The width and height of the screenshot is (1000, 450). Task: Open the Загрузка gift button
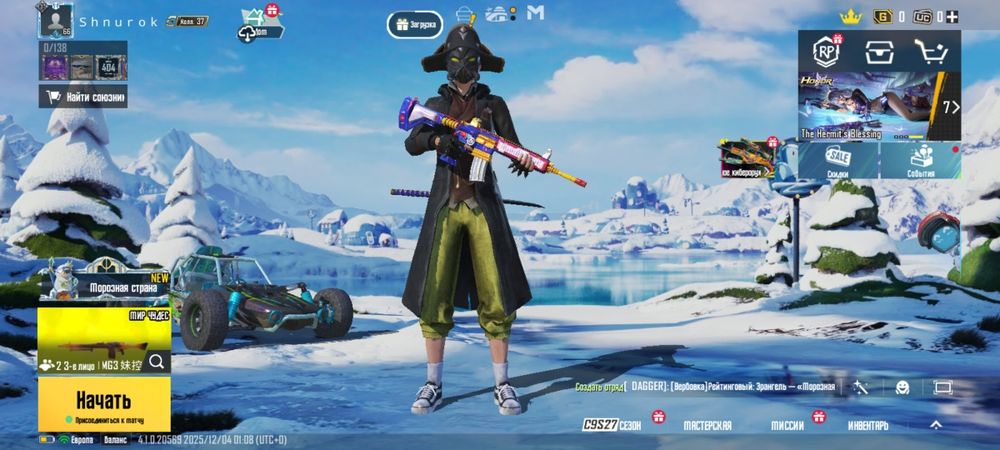416,23
